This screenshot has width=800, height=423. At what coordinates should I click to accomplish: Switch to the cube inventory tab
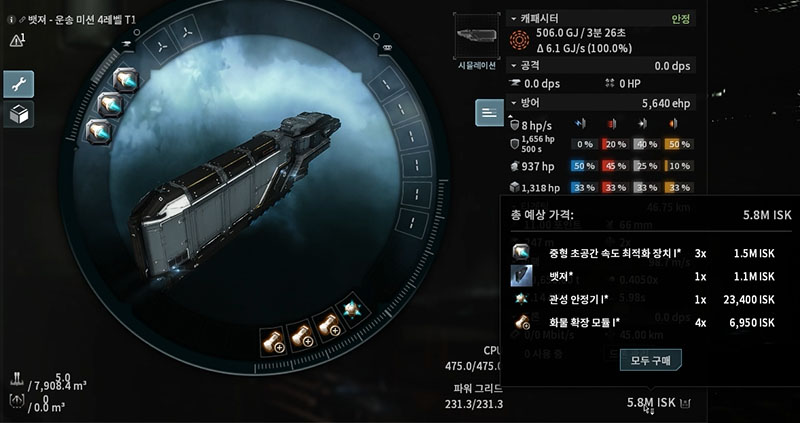pos(19,114)
